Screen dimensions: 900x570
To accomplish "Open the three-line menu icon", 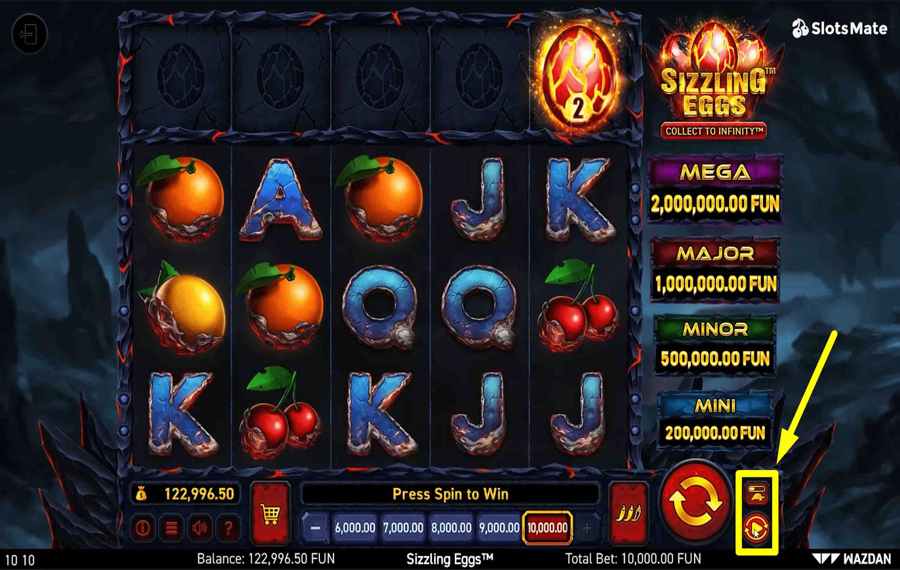I will pos(172,527).
